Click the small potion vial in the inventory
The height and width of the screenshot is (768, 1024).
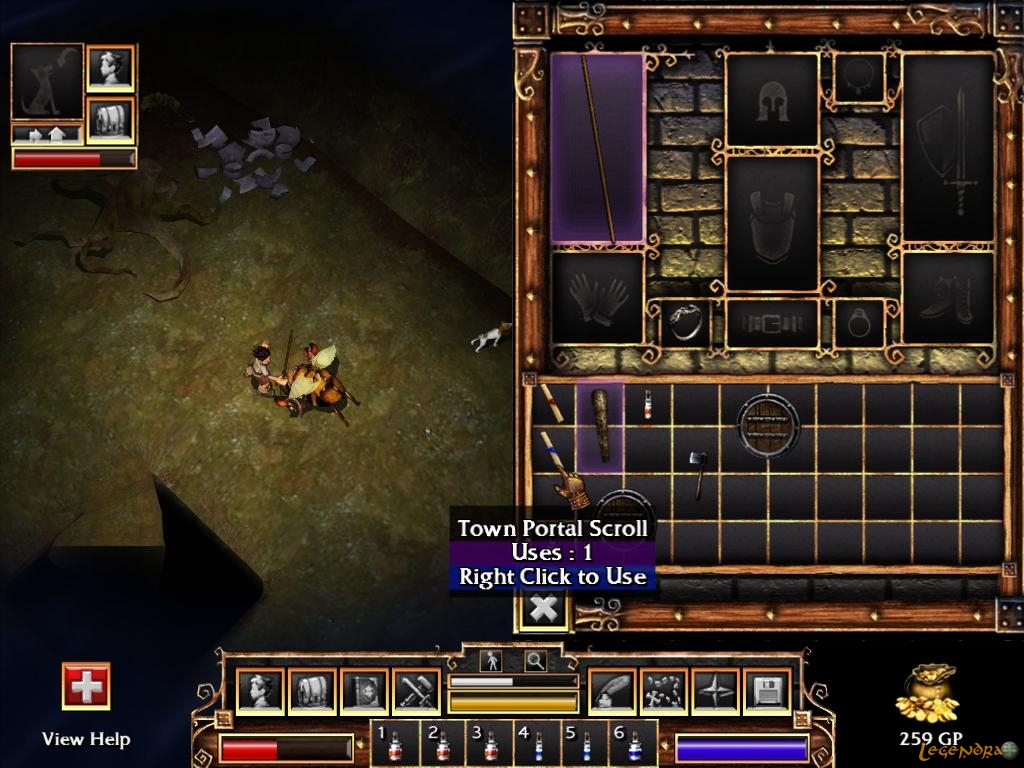[x=647, y=404]
